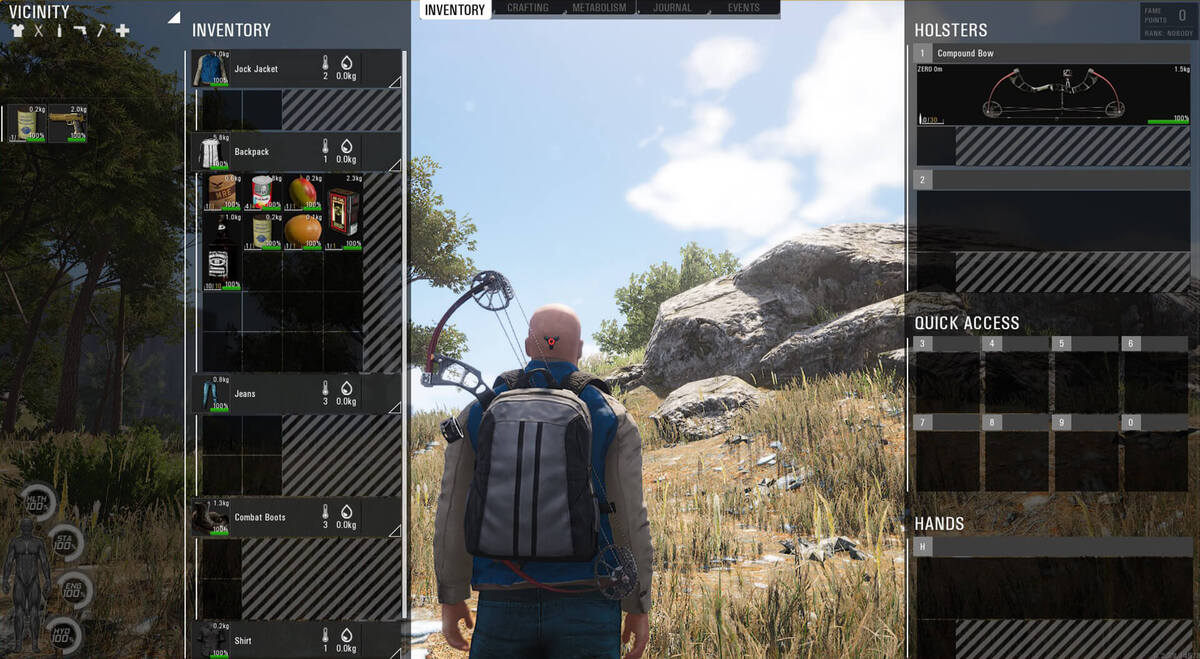Collapse the Vicinity panel with corner arrow
Viewport: 1200px width, 659px height.
pyautogui.click(x=173, y=17)
